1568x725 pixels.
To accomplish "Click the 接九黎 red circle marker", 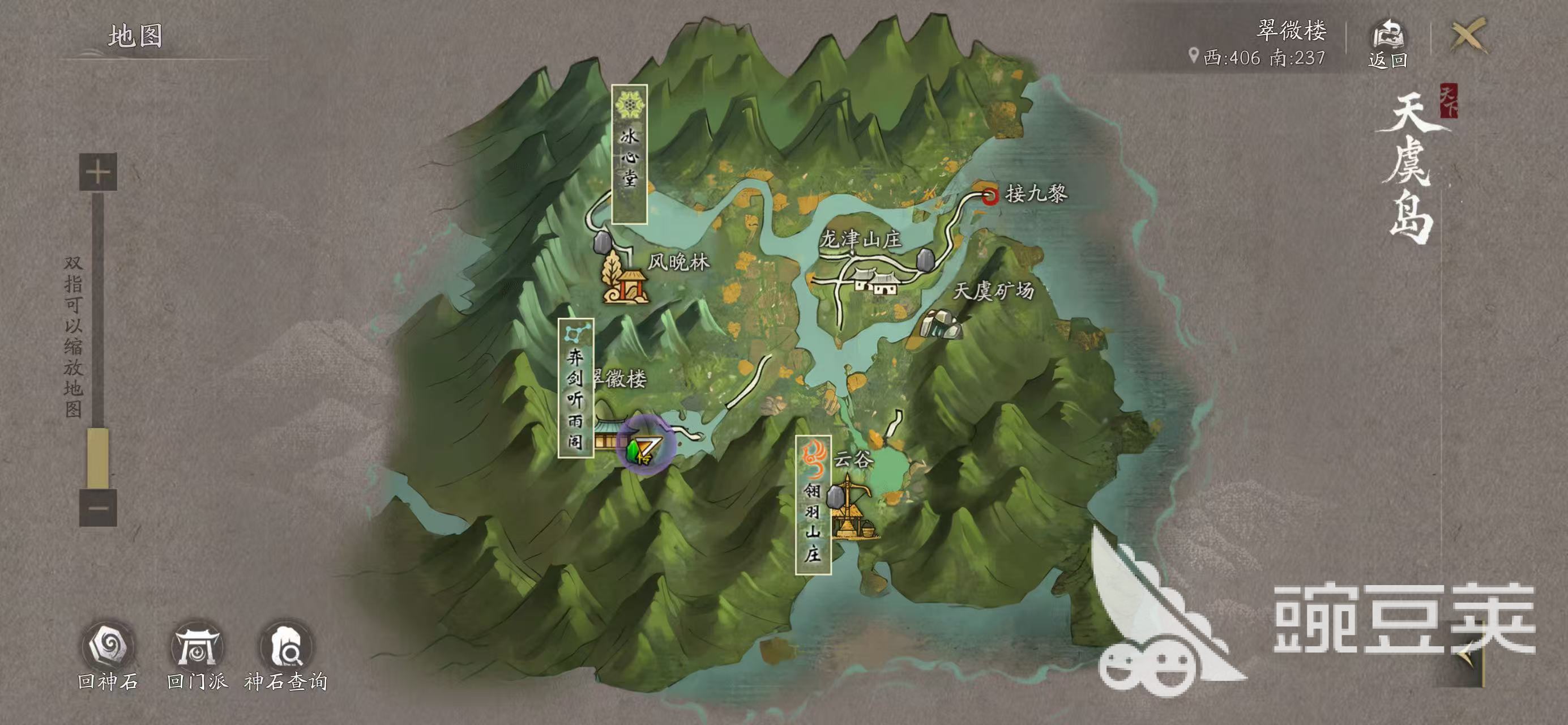I will [990, 196].
